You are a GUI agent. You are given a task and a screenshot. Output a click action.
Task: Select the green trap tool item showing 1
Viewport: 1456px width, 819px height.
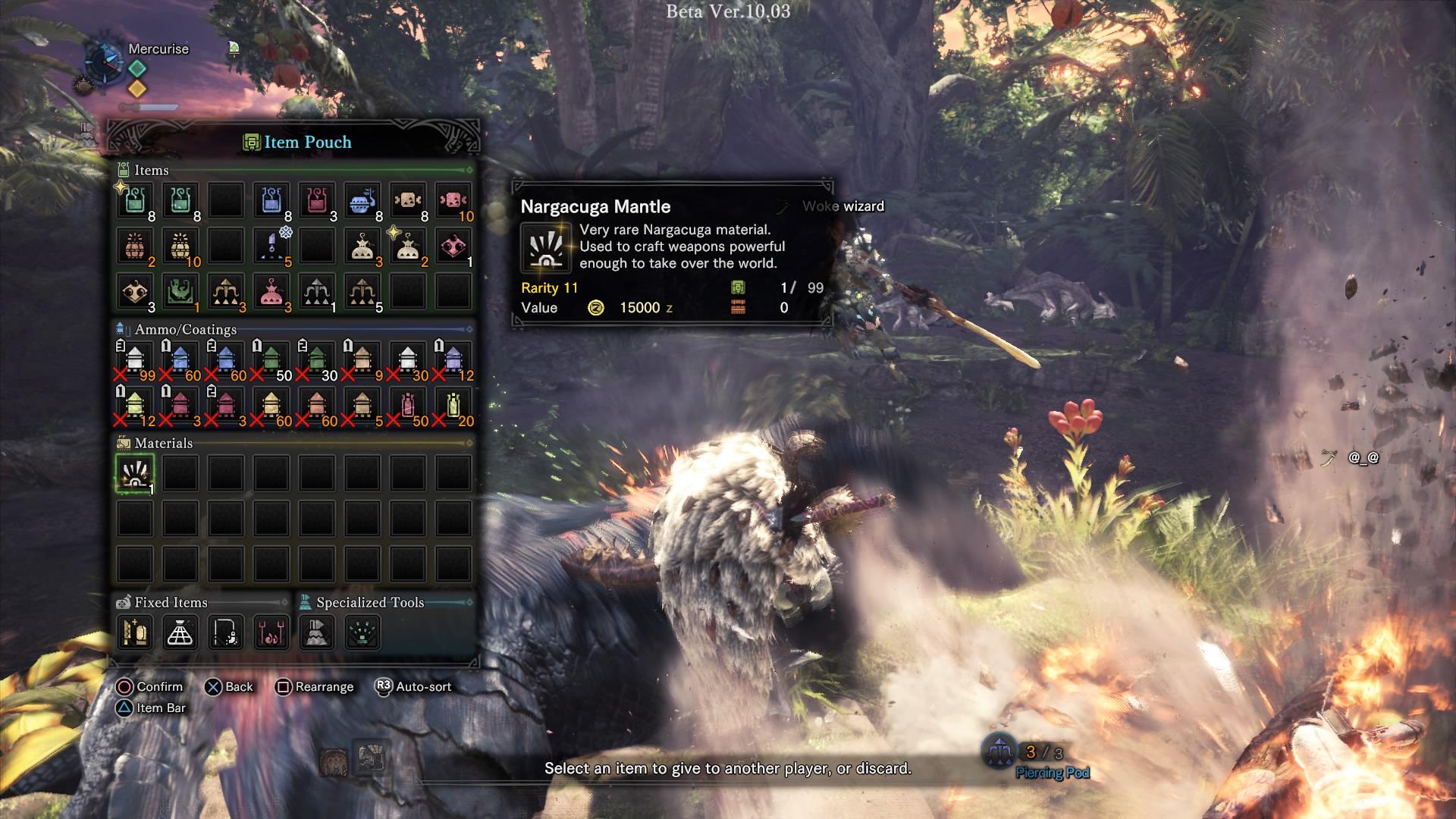pyautogui.click(x=180, y=294)
